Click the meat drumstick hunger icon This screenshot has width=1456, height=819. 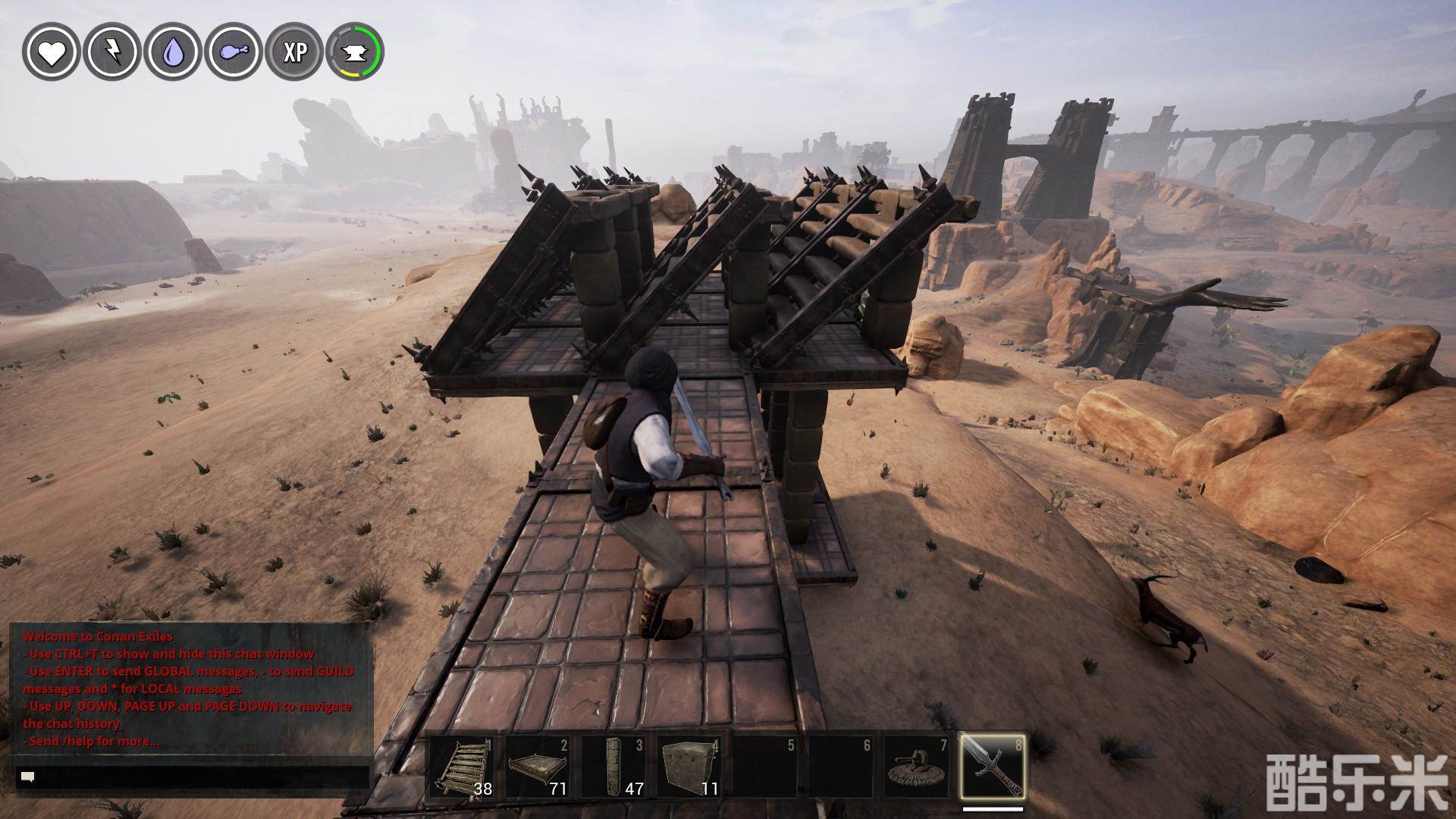234,52
